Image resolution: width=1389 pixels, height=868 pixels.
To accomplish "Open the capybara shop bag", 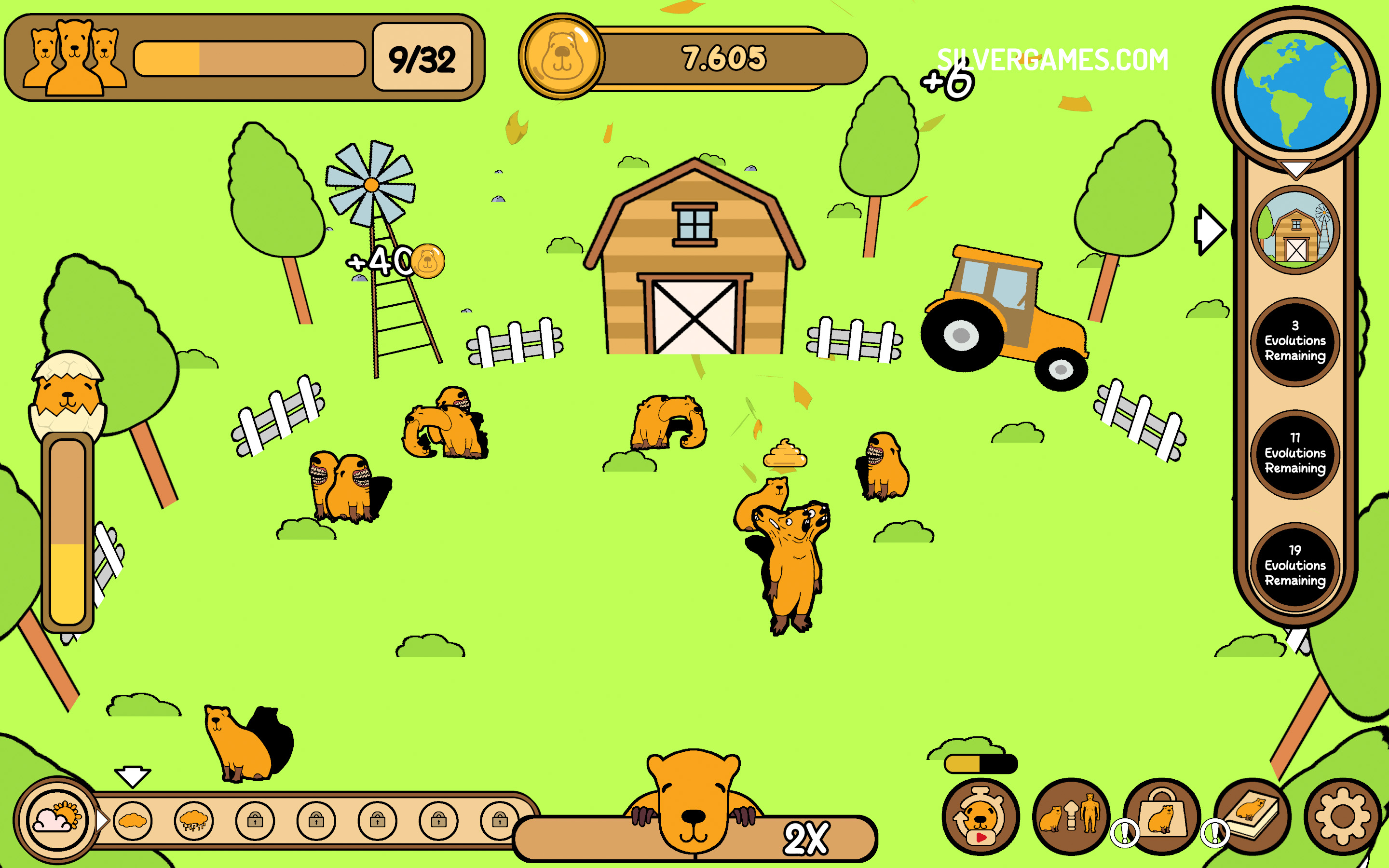I will (1162, 816).
